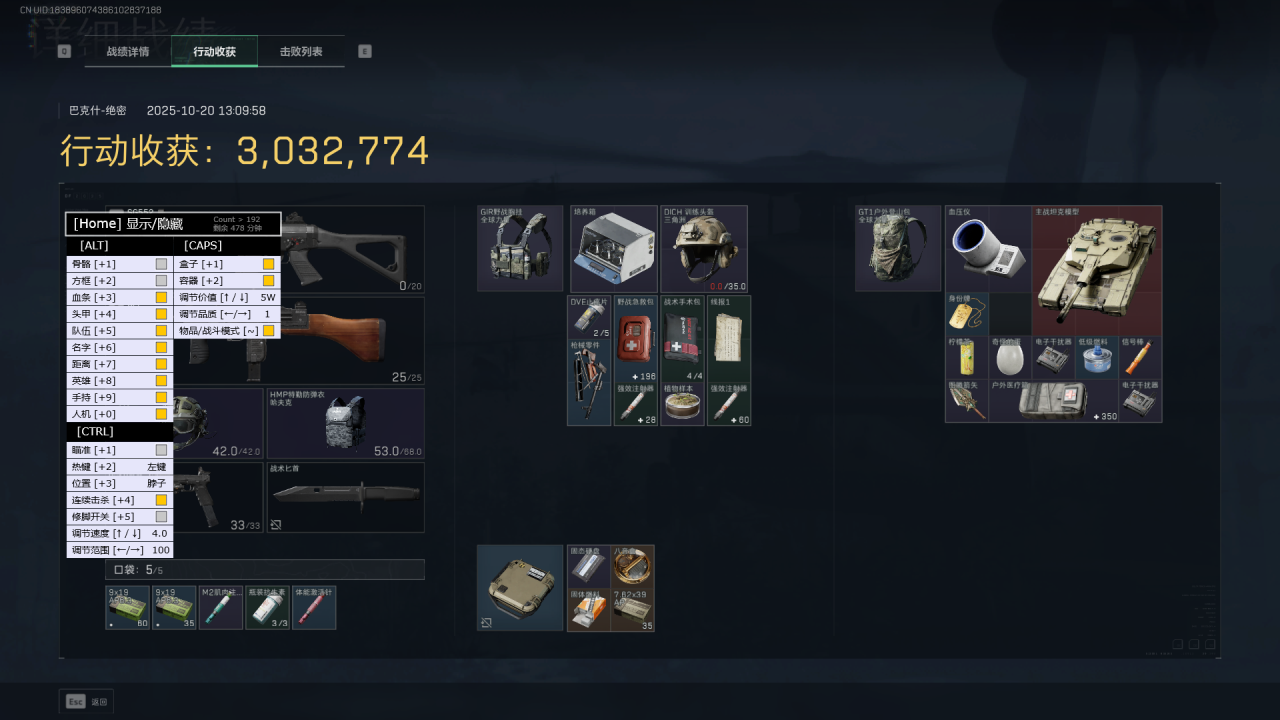Choose the 战术匕首 tactical knife slot
The width and height of the screenshot is (1280, 720).
345,496
